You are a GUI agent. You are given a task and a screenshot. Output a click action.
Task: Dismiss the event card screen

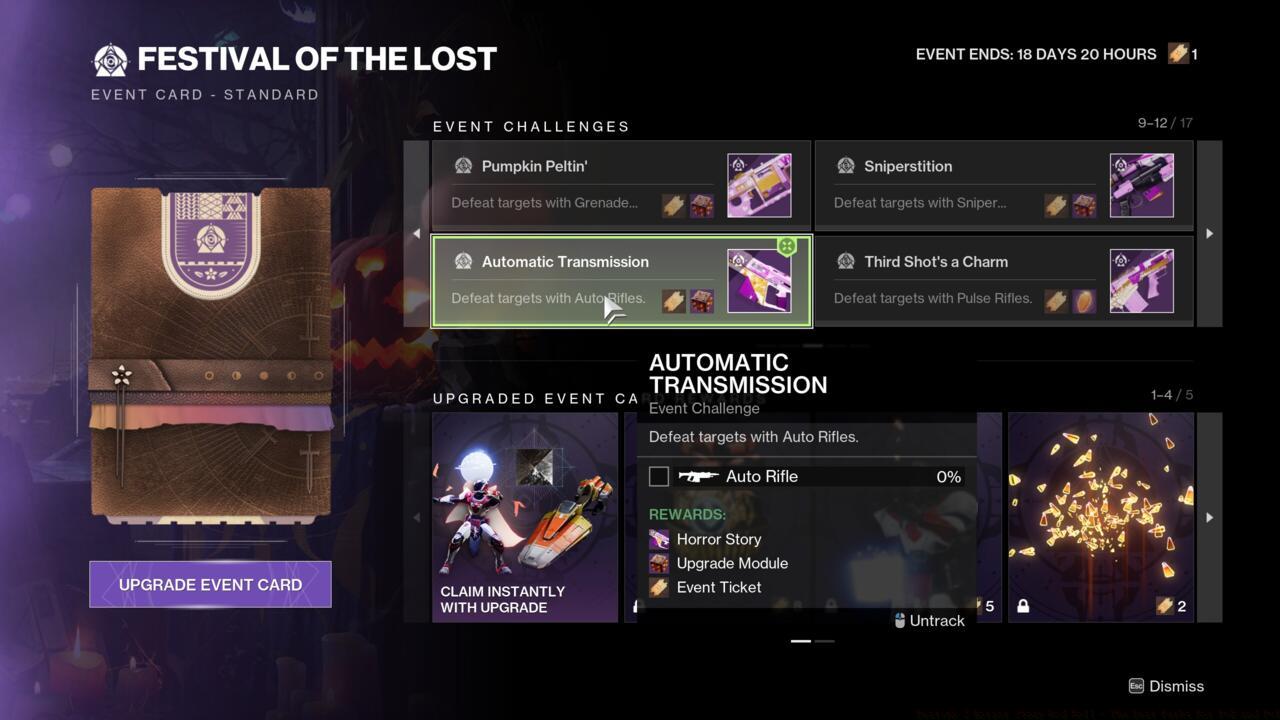1166,686
